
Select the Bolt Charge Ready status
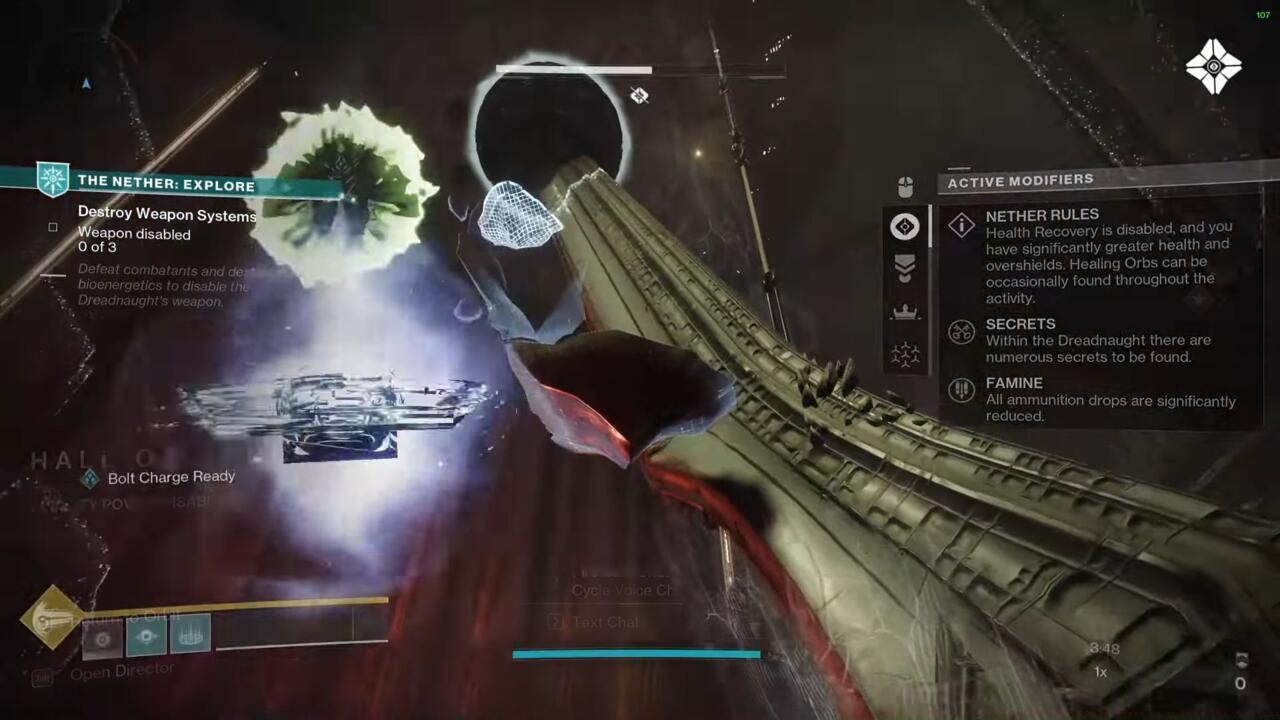(170, 478)
